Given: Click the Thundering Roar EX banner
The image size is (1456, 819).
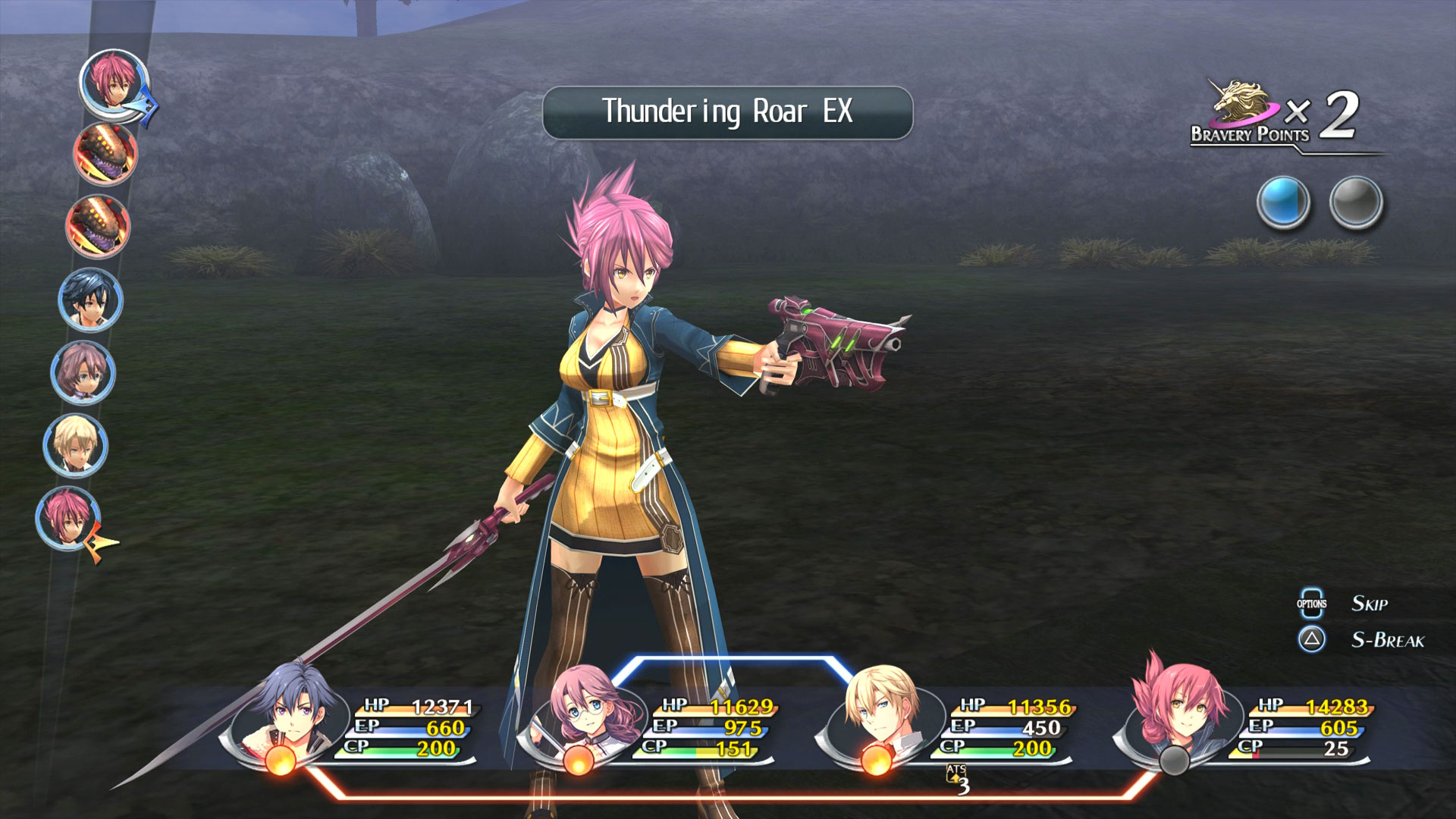Looking at the screenshot, I should pos(727,112).
